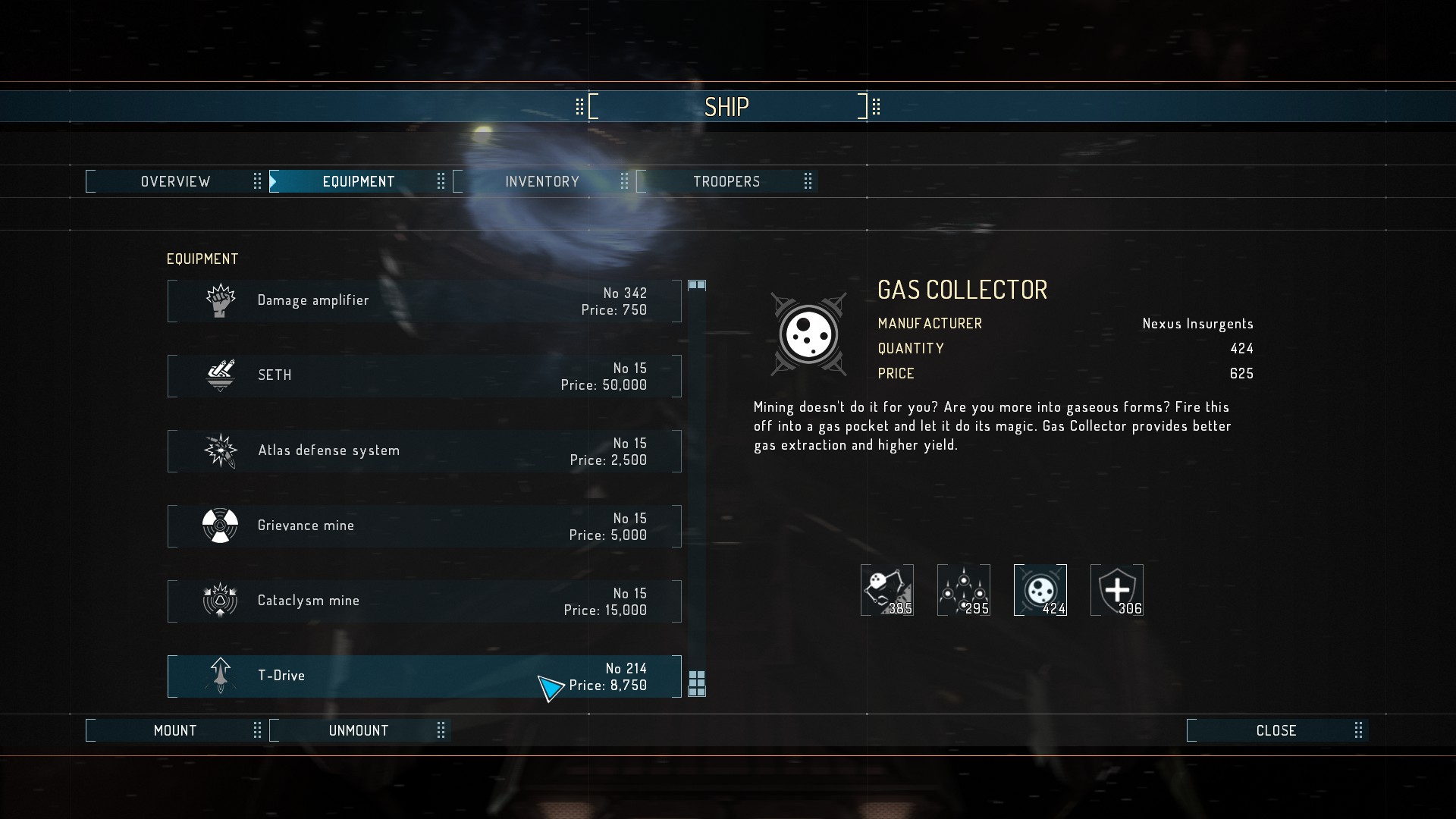Open the Equipment tab
This screenshot has height=819, width=1456.
(359, 182)
